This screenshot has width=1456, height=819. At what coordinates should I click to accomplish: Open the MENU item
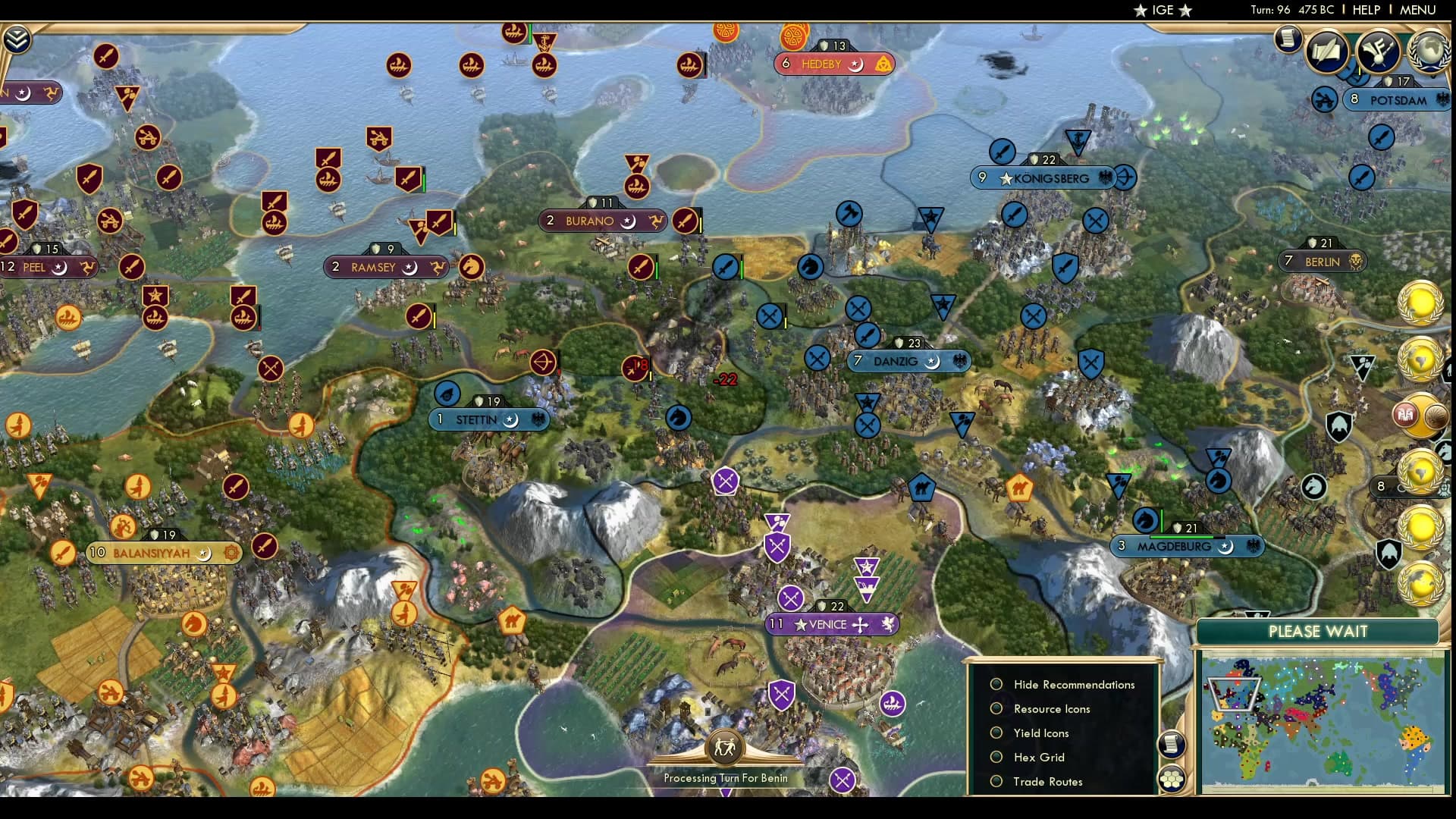coord(1418,10)
